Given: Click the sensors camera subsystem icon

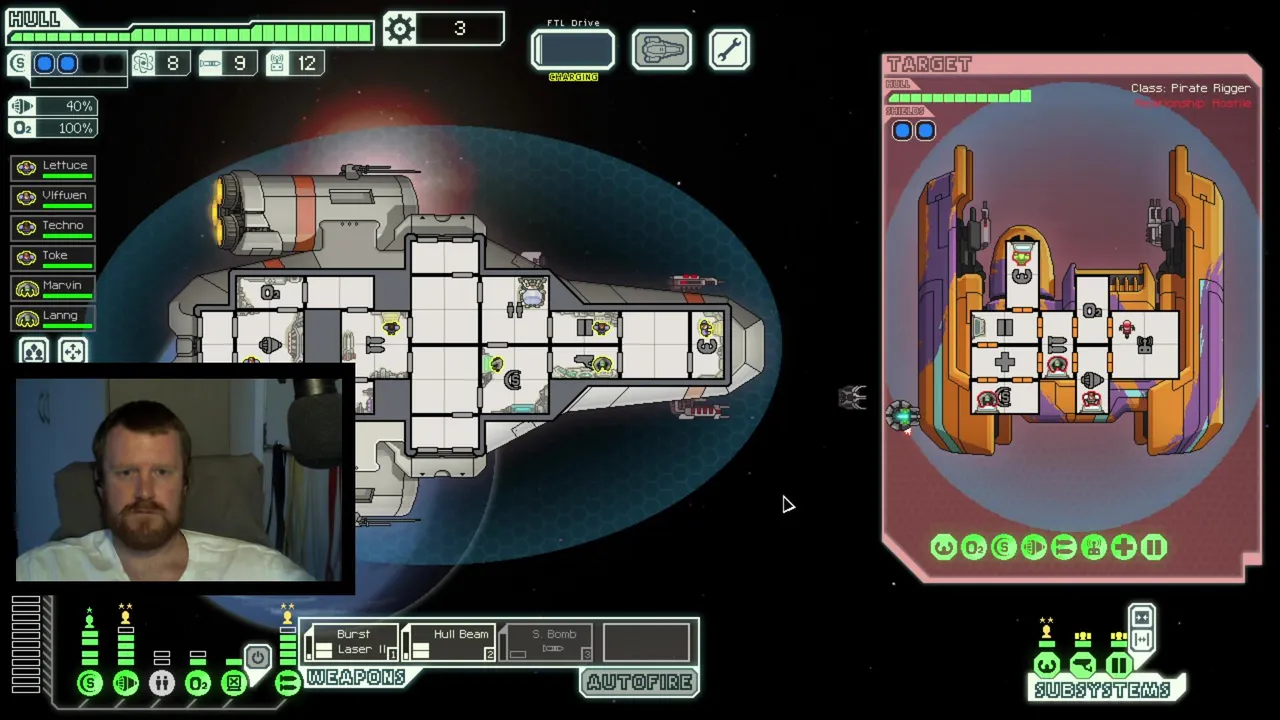Looking at the screenshot, I should (x=1083, y=665).
